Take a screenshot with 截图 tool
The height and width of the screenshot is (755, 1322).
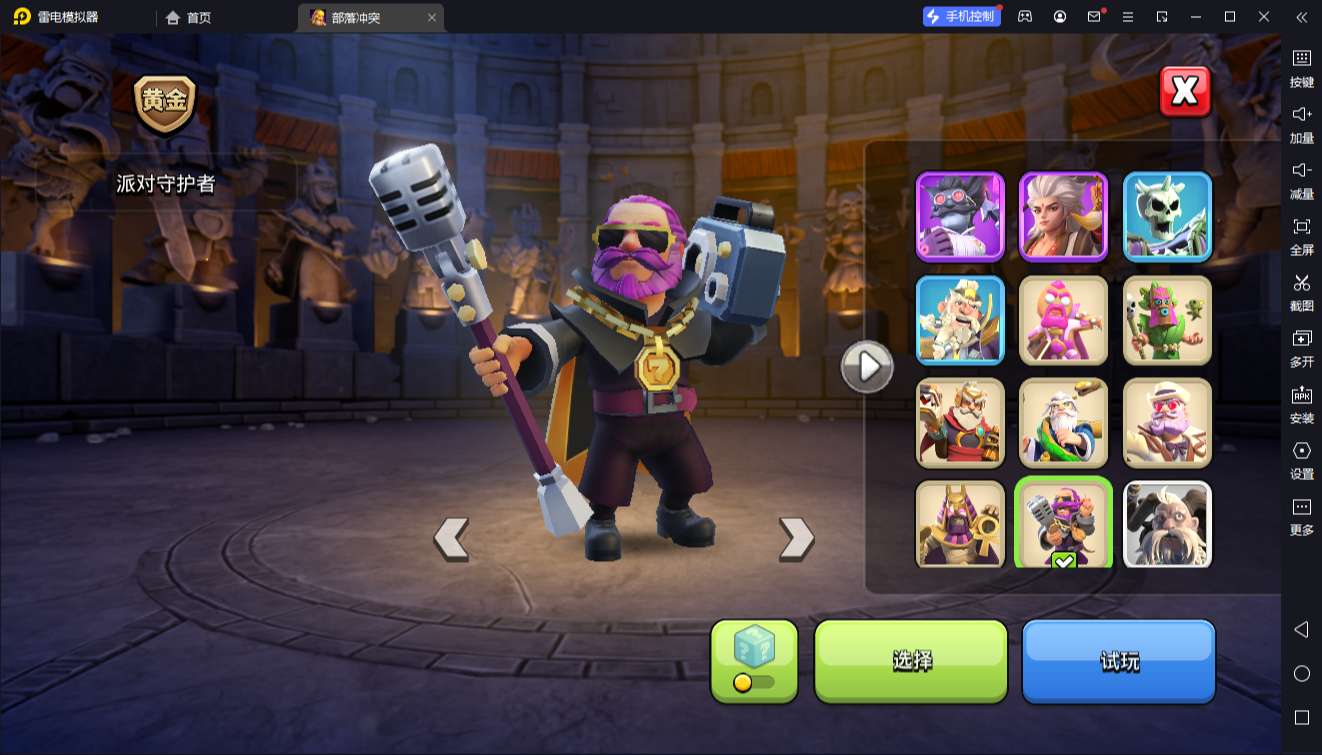pos(1301,291)
